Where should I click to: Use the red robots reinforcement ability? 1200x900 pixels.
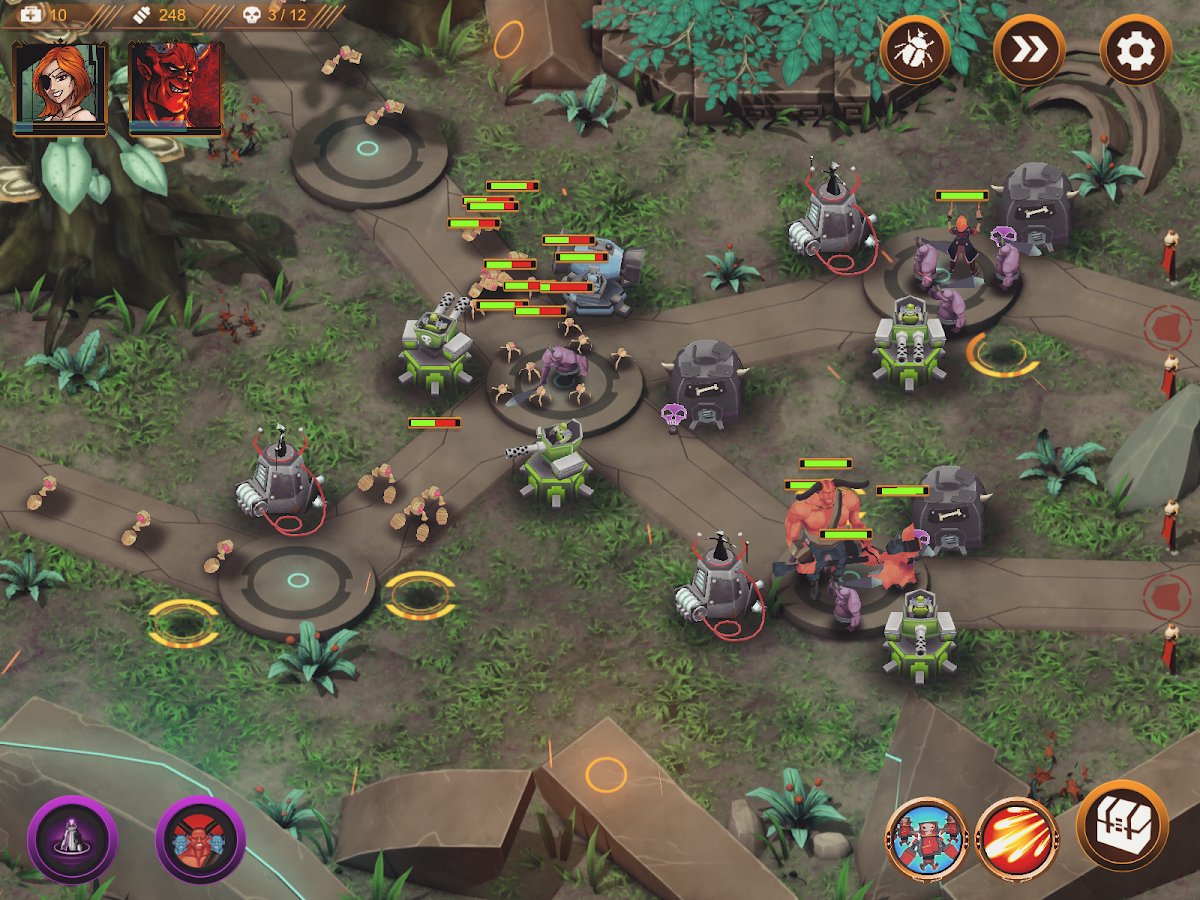926,840
